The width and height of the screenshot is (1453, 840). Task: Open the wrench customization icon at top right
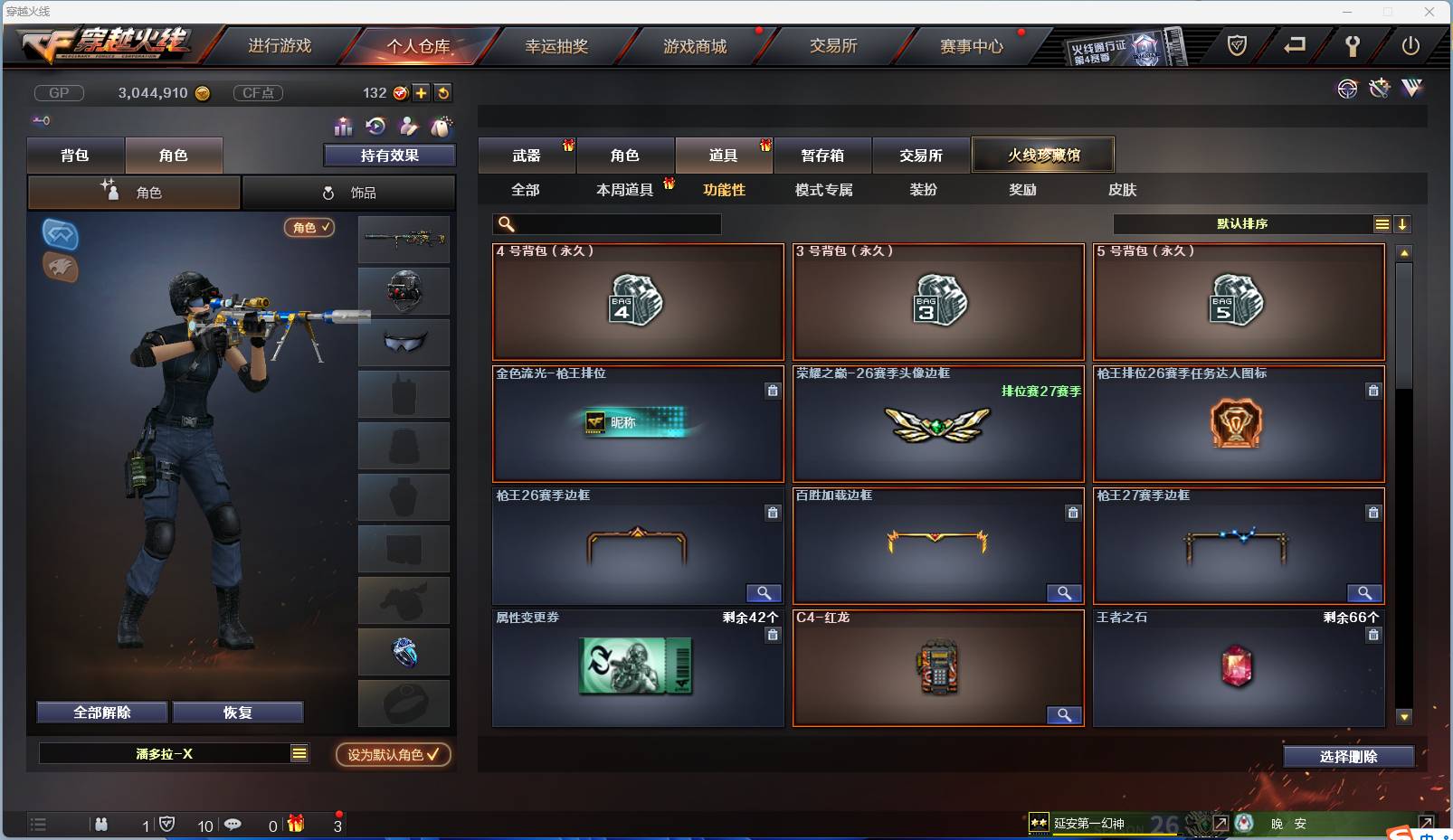point(1379,89)
